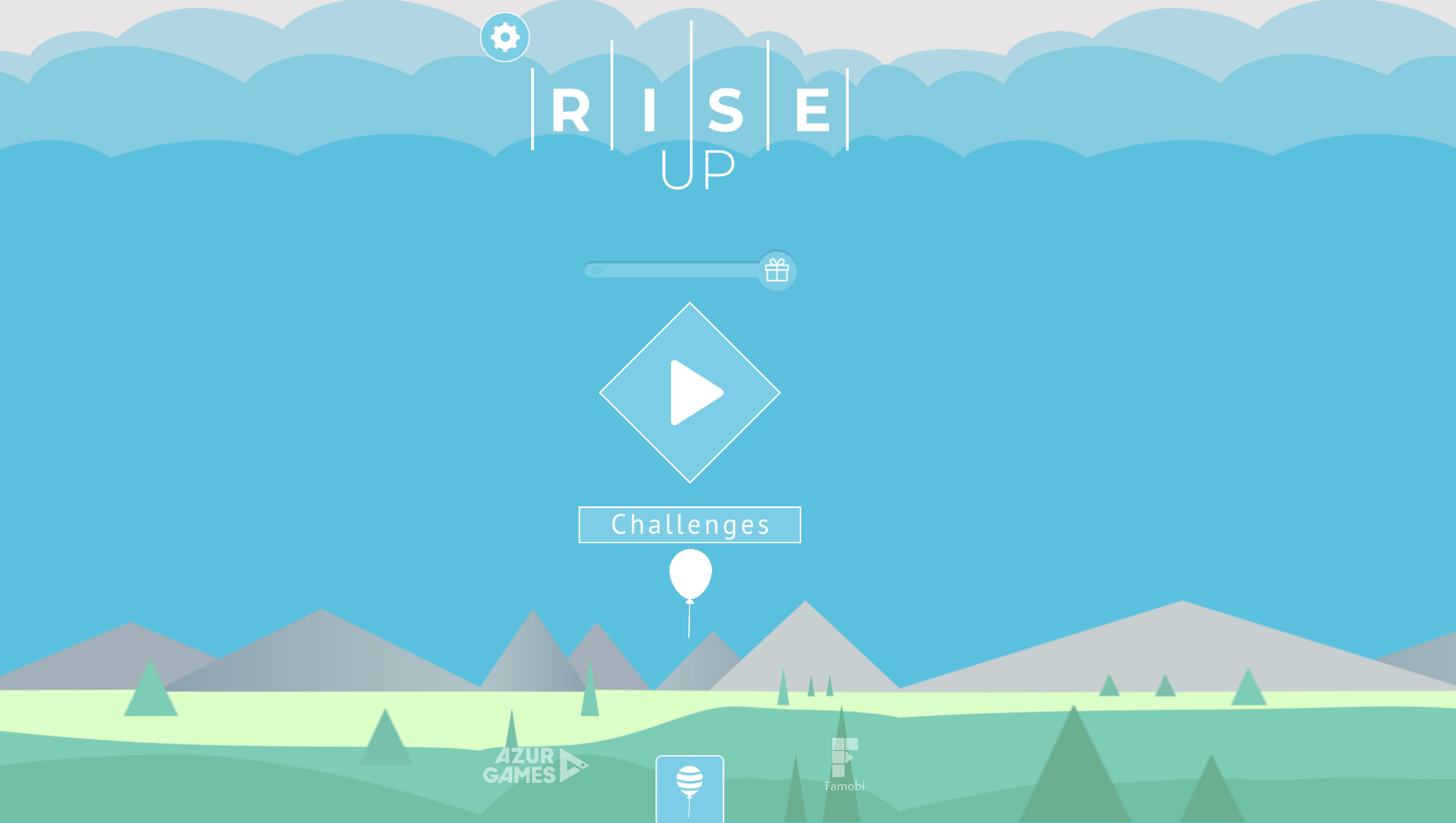Image resolution: width=1456 pixels, height=823 pixels.
Task: Check progress on the 0% bar
Action: click(x=671, y=270)
